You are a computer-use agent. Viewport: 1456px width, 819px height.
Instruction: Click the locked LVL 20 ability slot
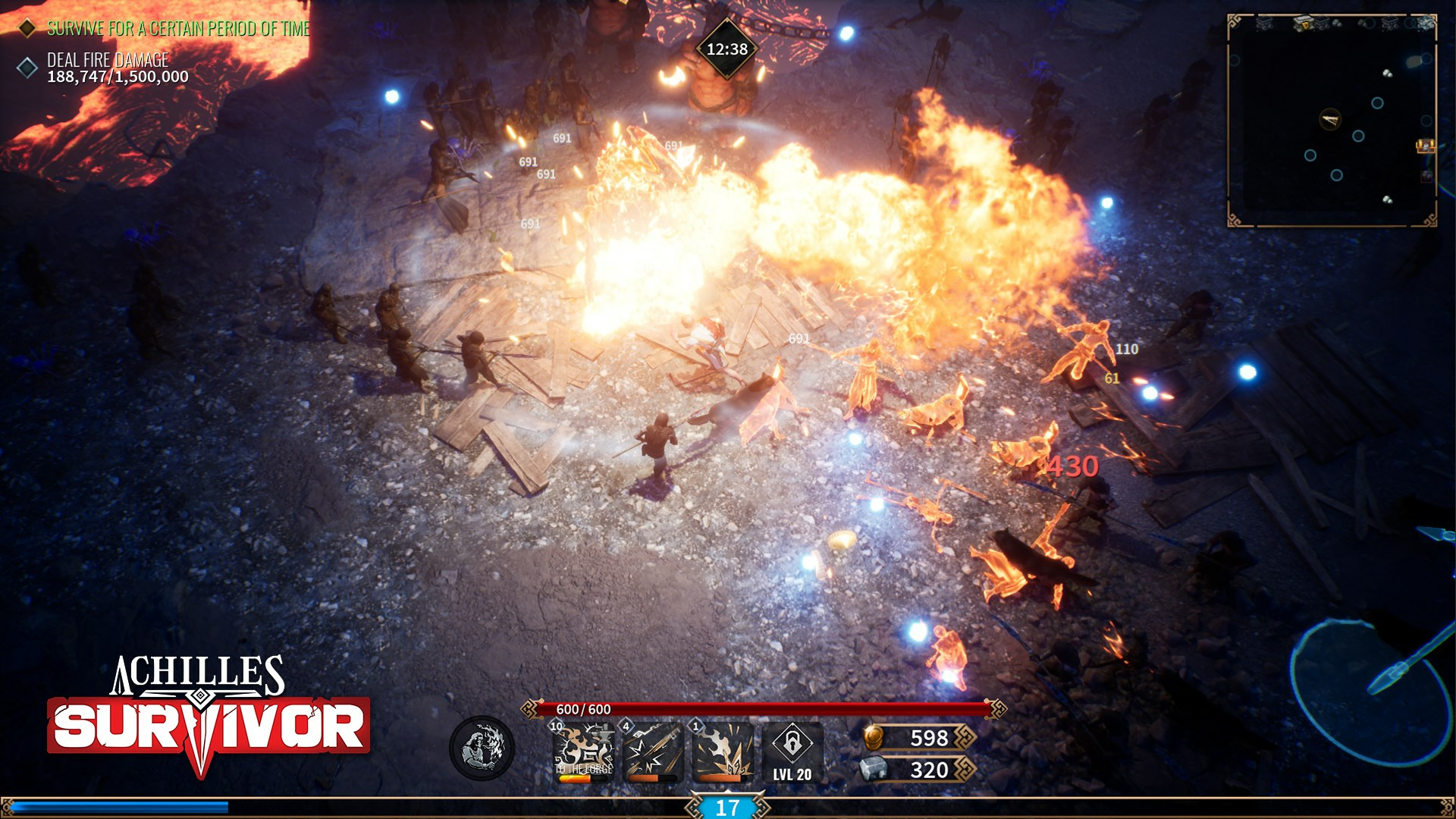792,751
